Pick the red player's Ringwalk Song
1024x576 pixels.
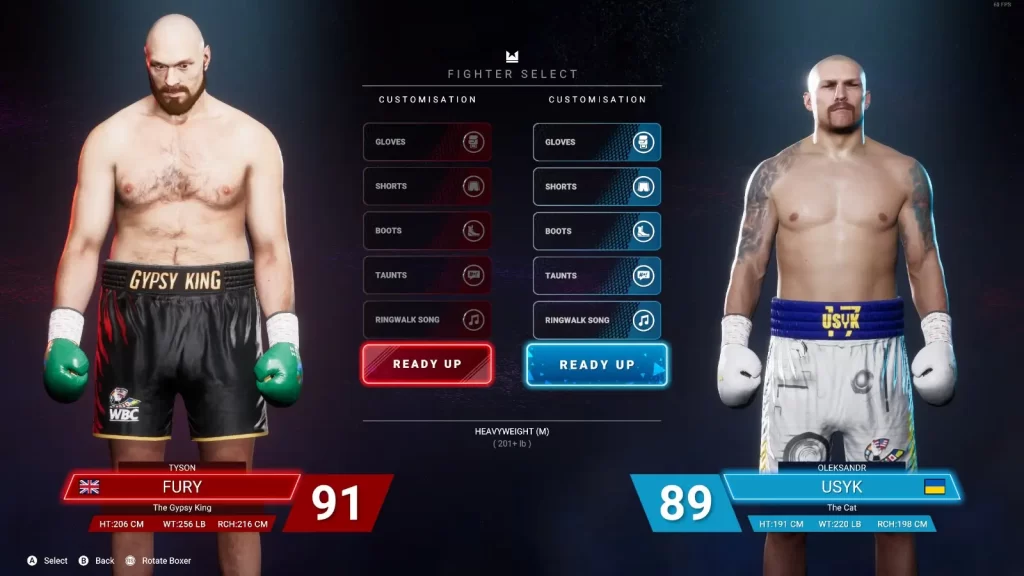click(x=427, y=320)
